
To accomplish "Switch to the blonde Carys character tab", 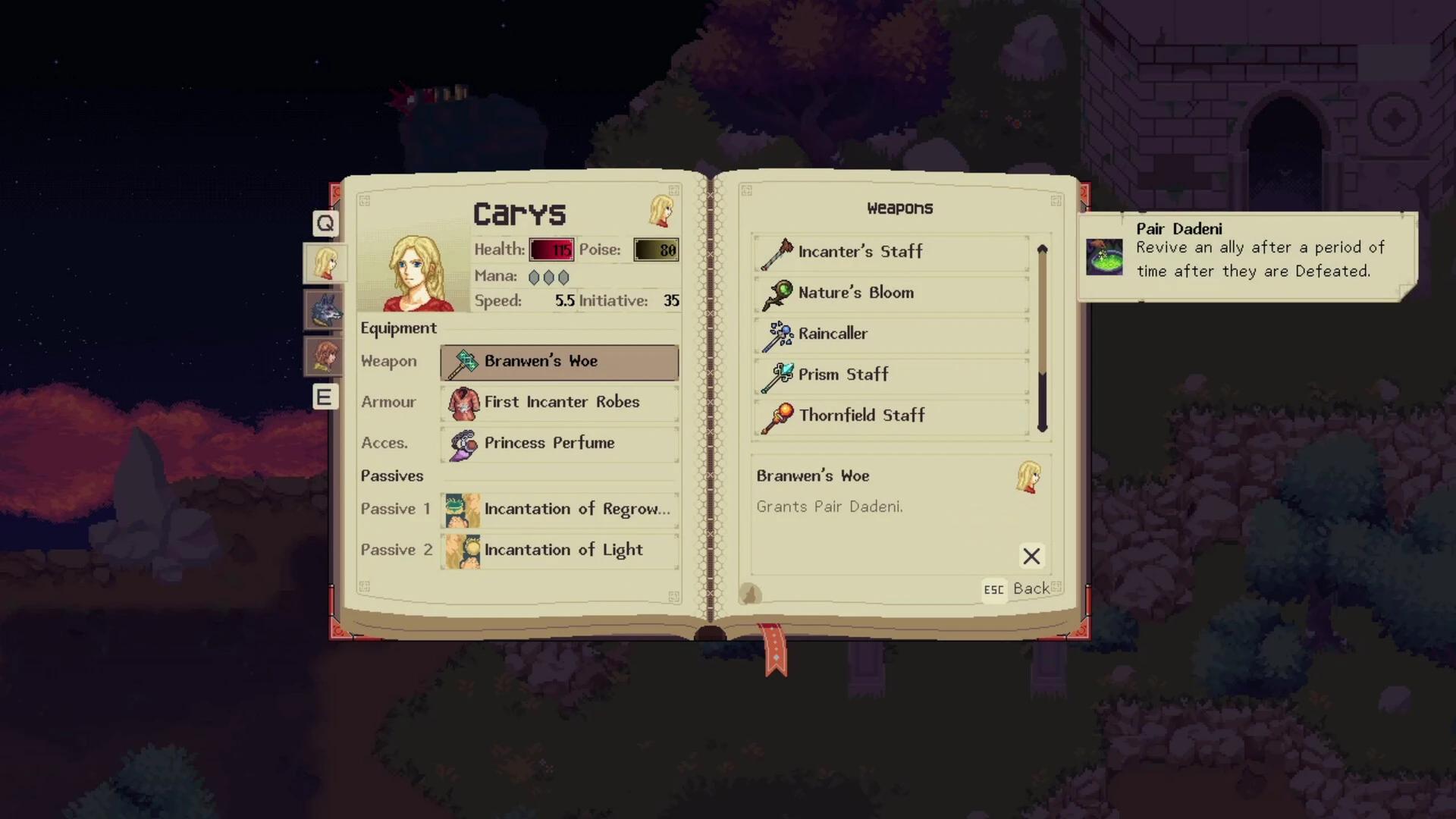I will pos(325,264).
